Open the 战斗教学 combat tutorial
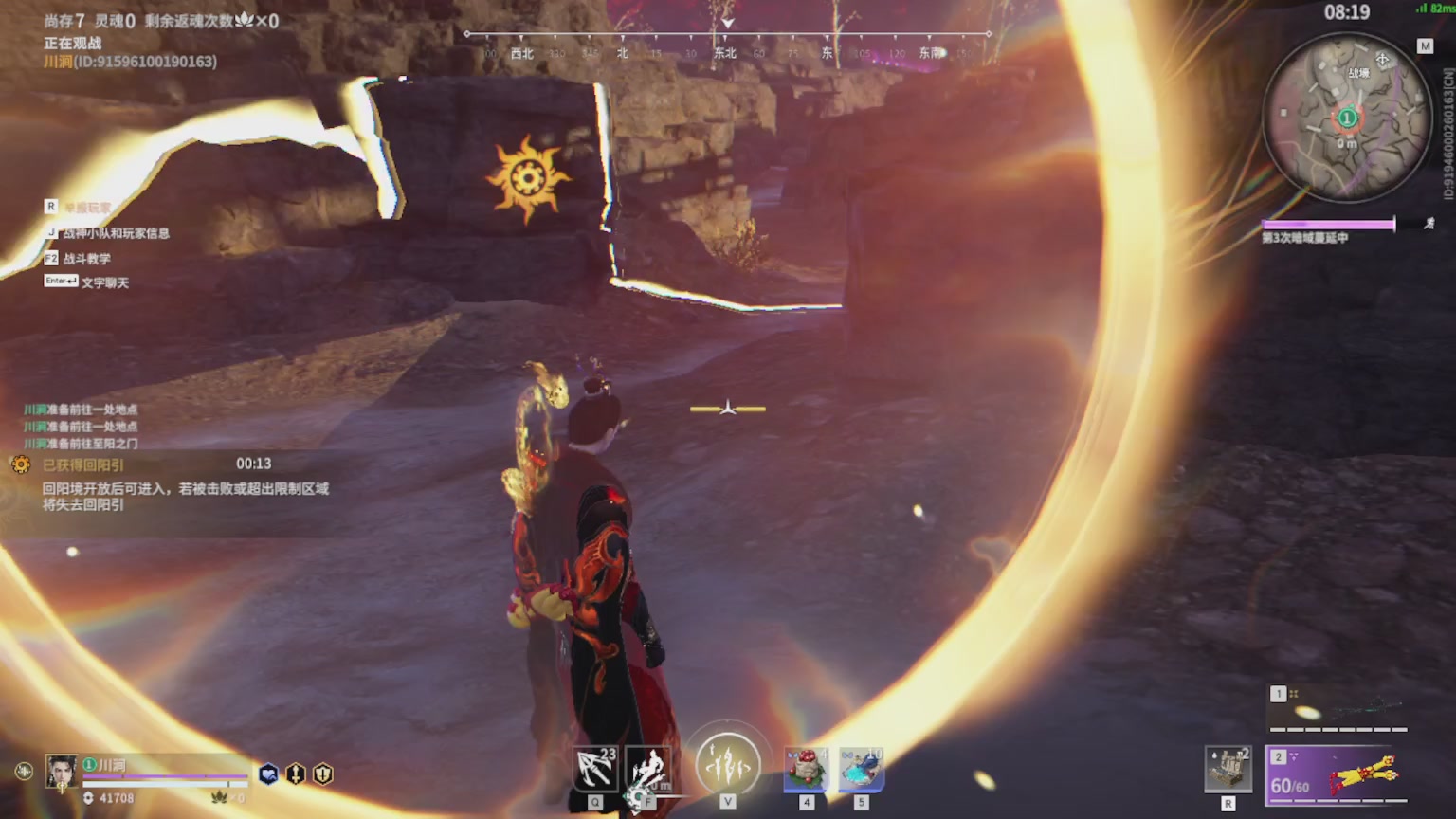 (x=86, y=258)
